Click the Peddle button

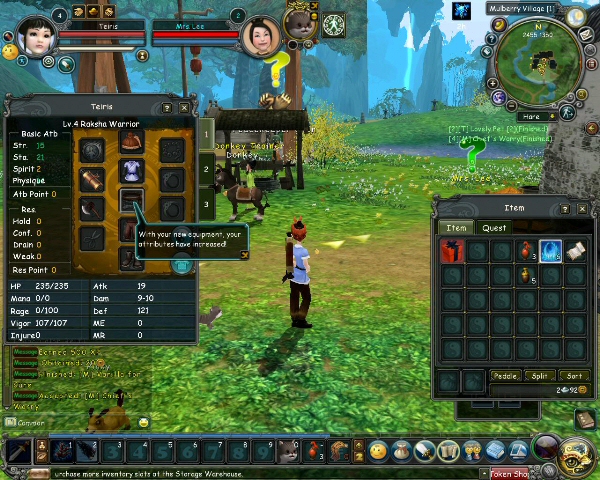click(505, 376)
